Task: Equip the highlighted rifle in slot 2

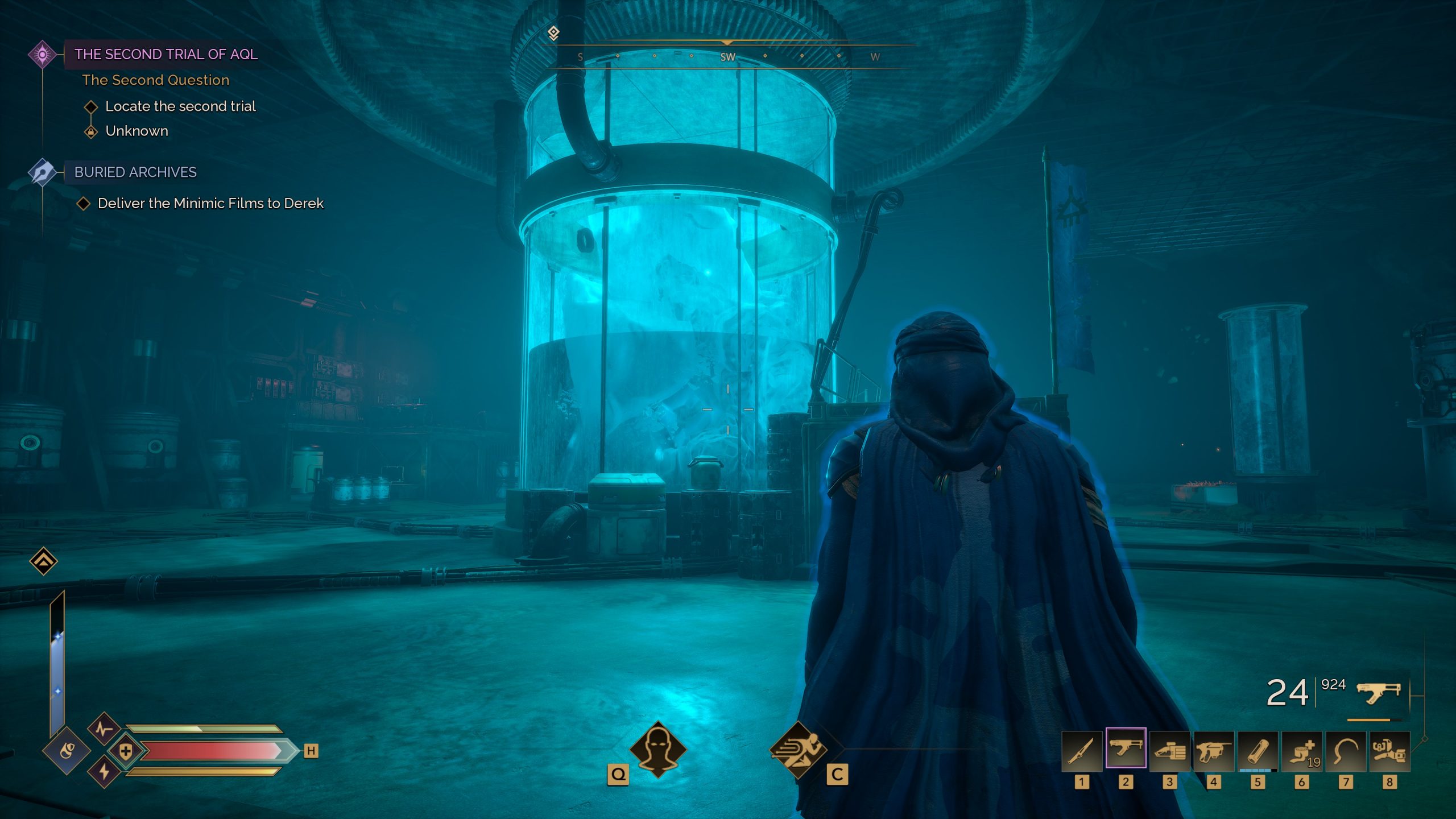Action: (1126, 748)
